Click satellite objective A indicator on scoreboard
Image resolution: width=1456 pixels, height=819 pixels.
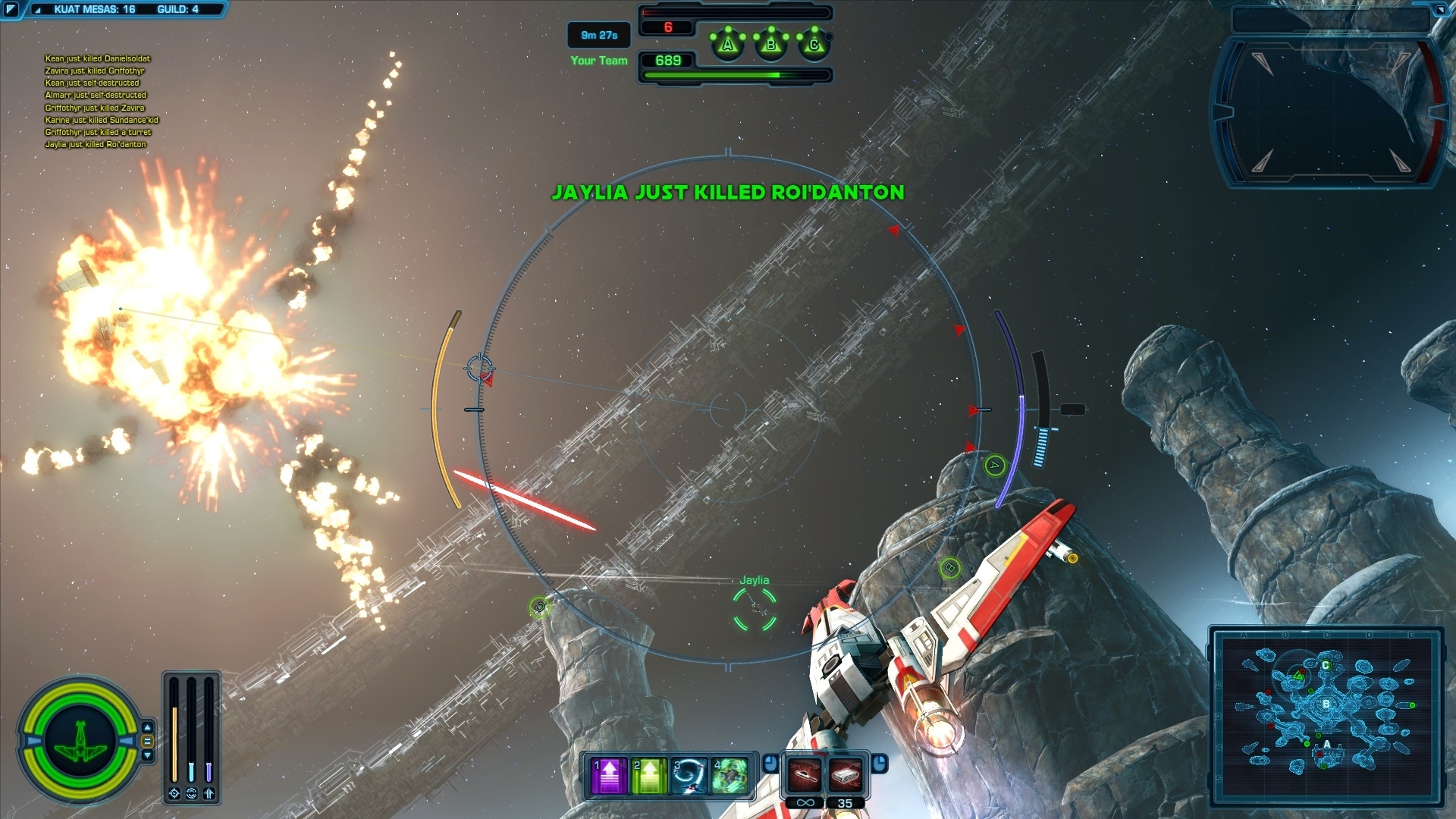pos(728,45)
